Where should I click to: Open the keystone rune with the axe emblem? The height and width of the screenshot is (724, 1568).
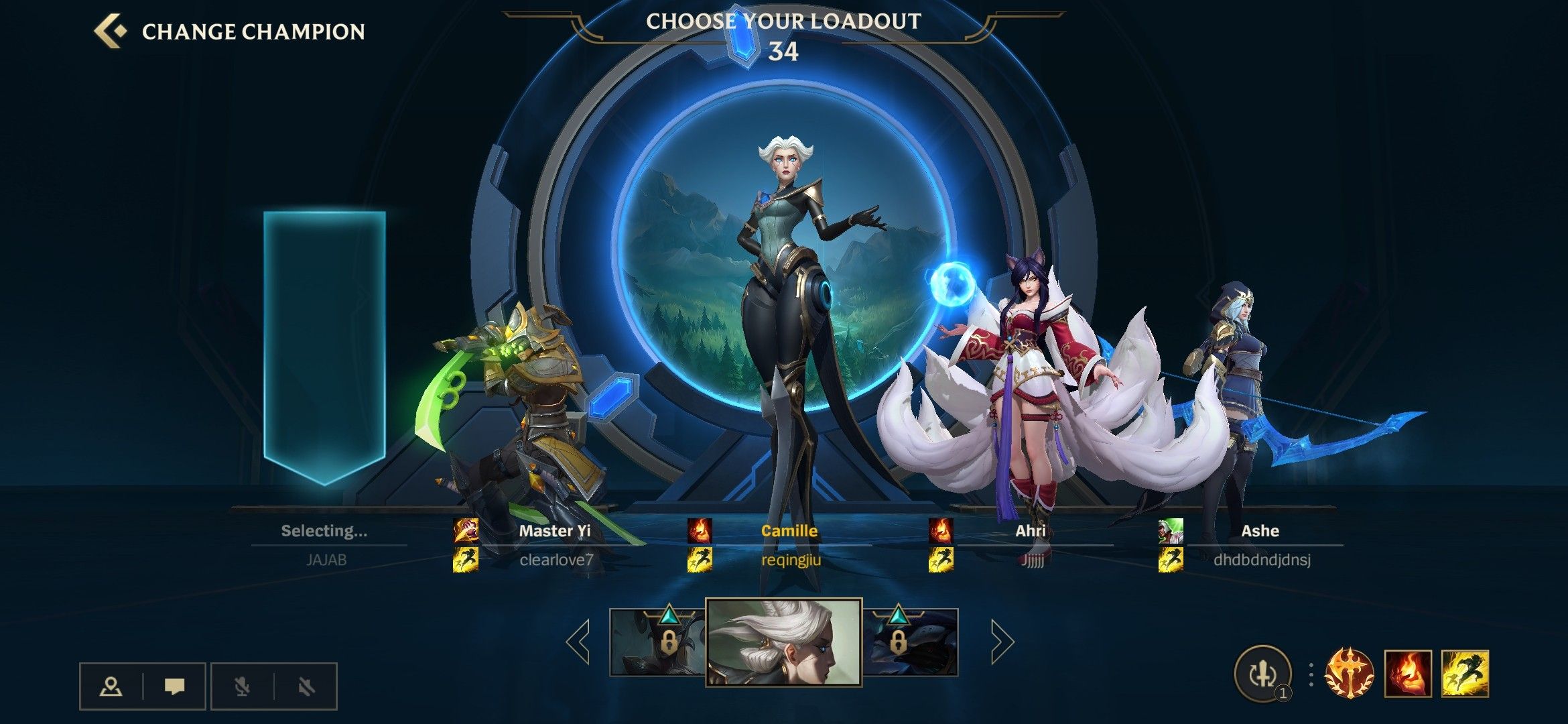[1350, 674]
